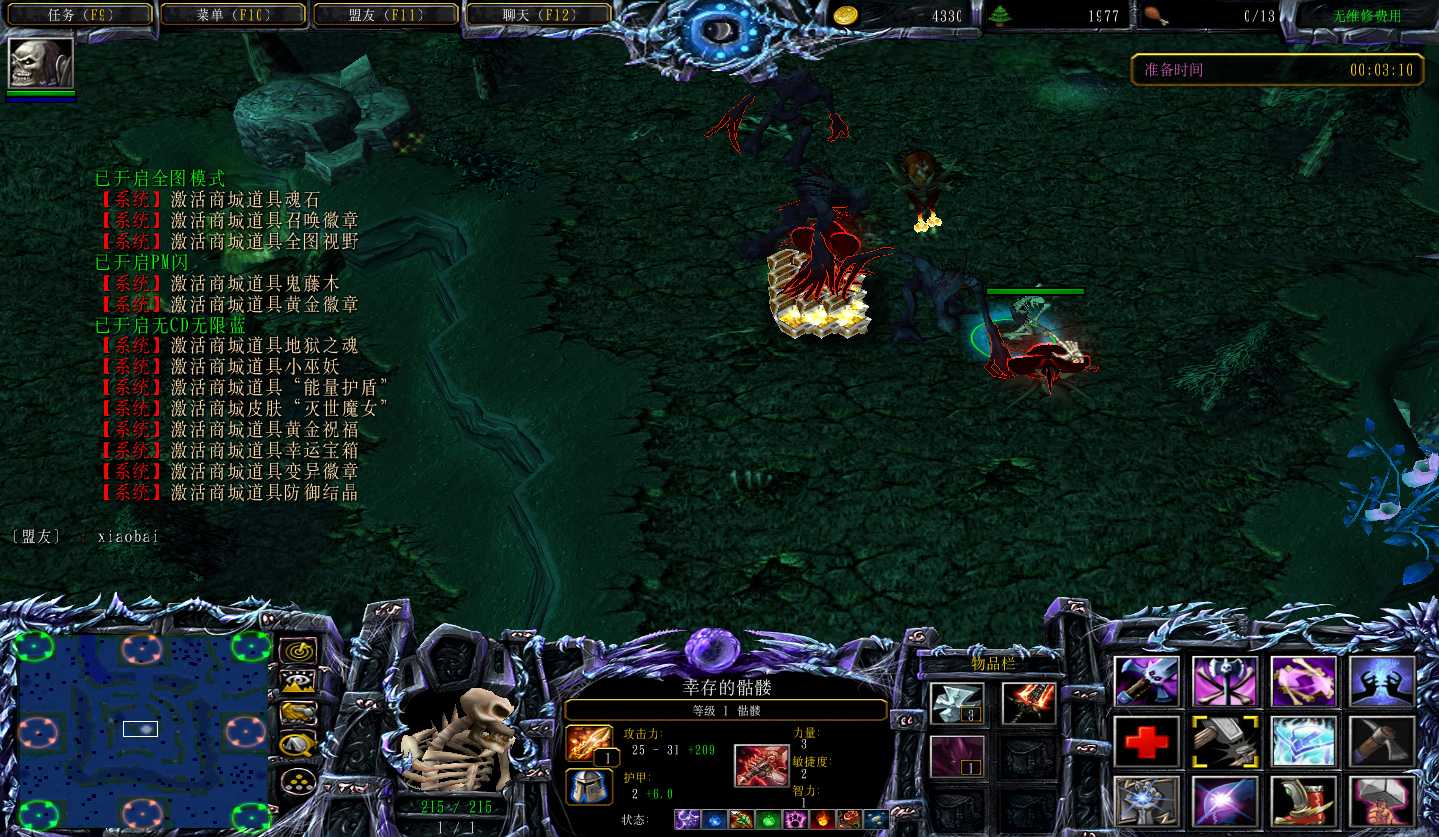Activate the purple starburst flash ability
The image size is (1439, 837).
(x=1225, y=801)
